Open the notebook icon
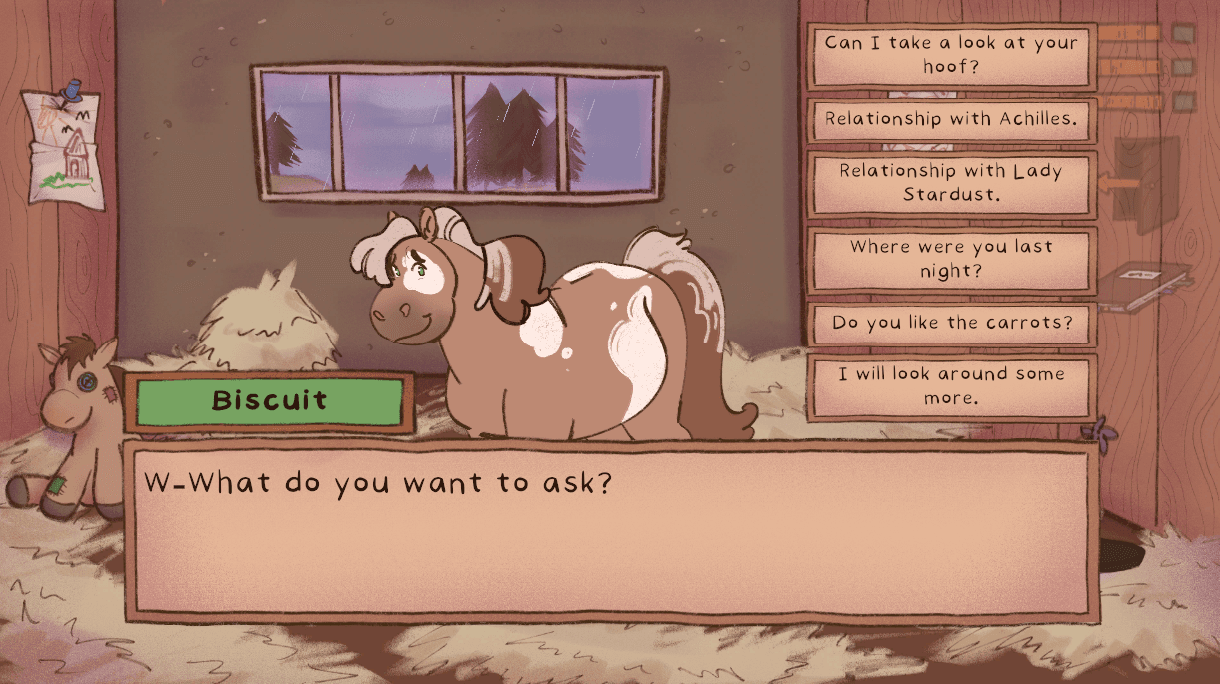This screenshot has width=1220, height=684. 1146,284
